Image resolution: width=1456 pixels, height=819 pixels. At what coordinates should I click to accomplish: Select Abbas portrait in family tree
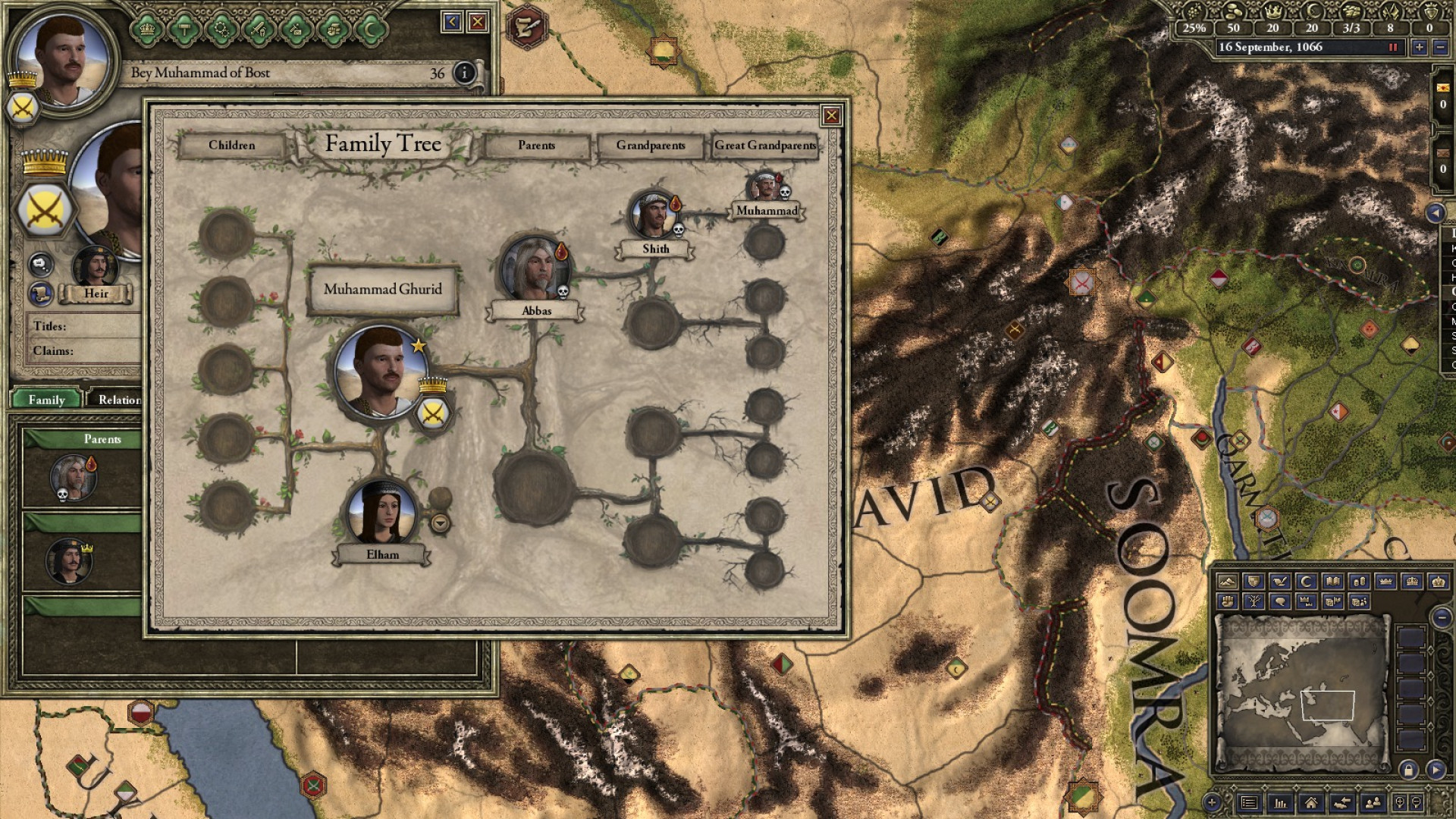(535, 269)
